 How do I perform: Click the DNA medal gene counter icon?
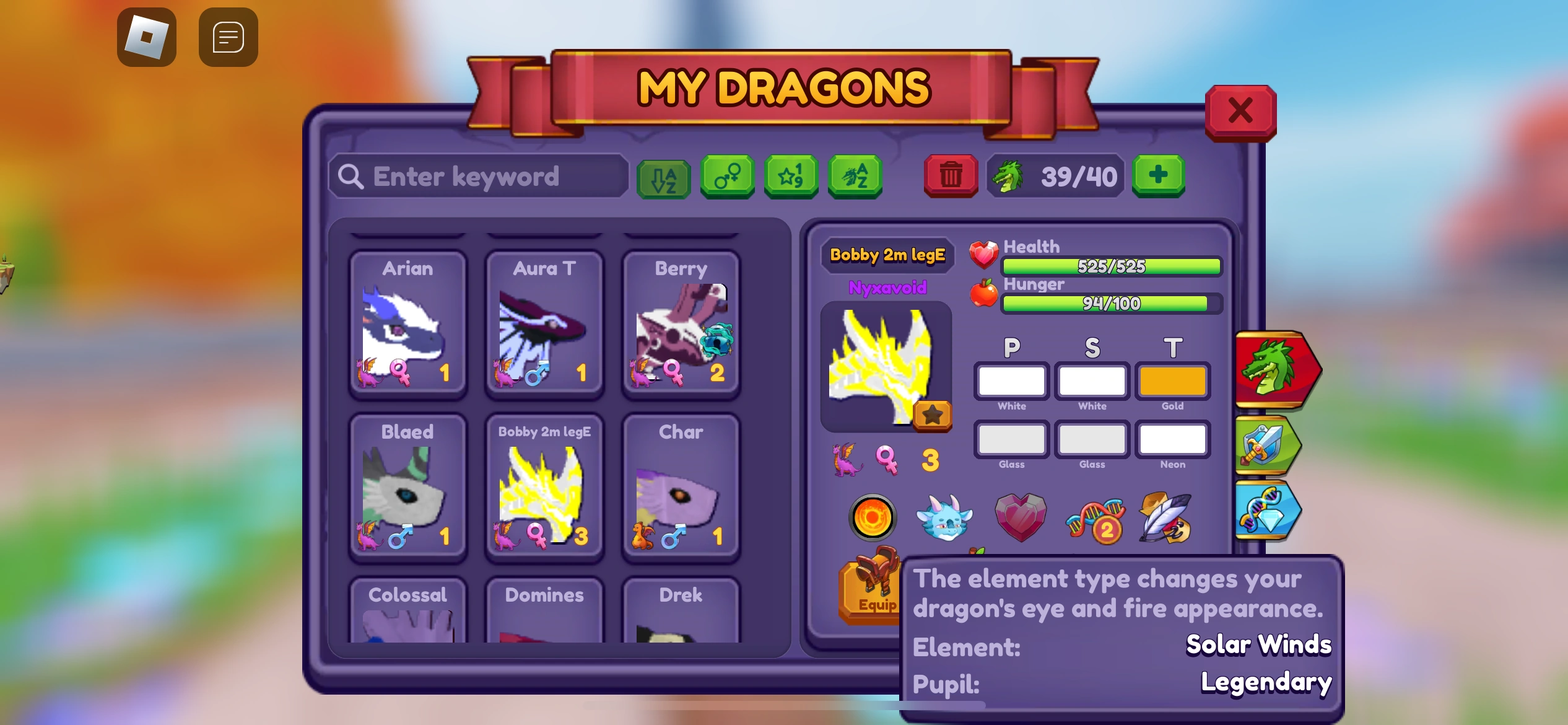click(x=1095, y=521)
